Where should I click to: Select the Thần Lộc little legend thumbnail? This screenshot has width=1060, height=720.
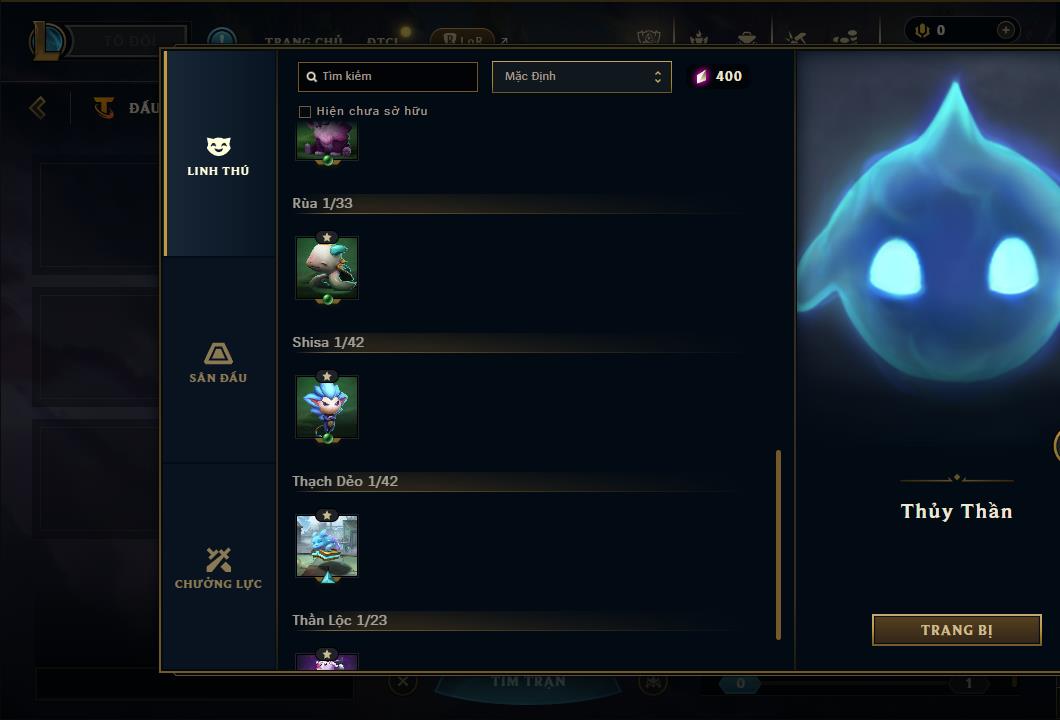[x=327, y=662]
